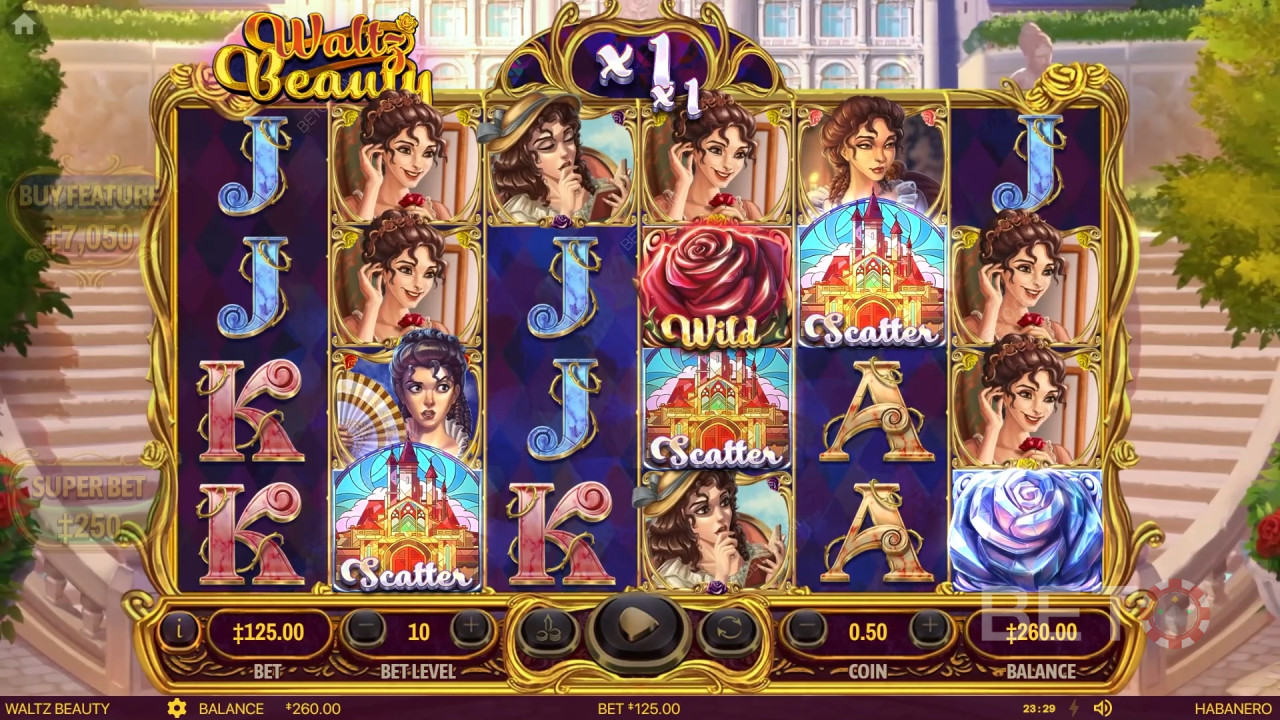
Task: Decrease the bet level
Action: click(x=366, y=630)
